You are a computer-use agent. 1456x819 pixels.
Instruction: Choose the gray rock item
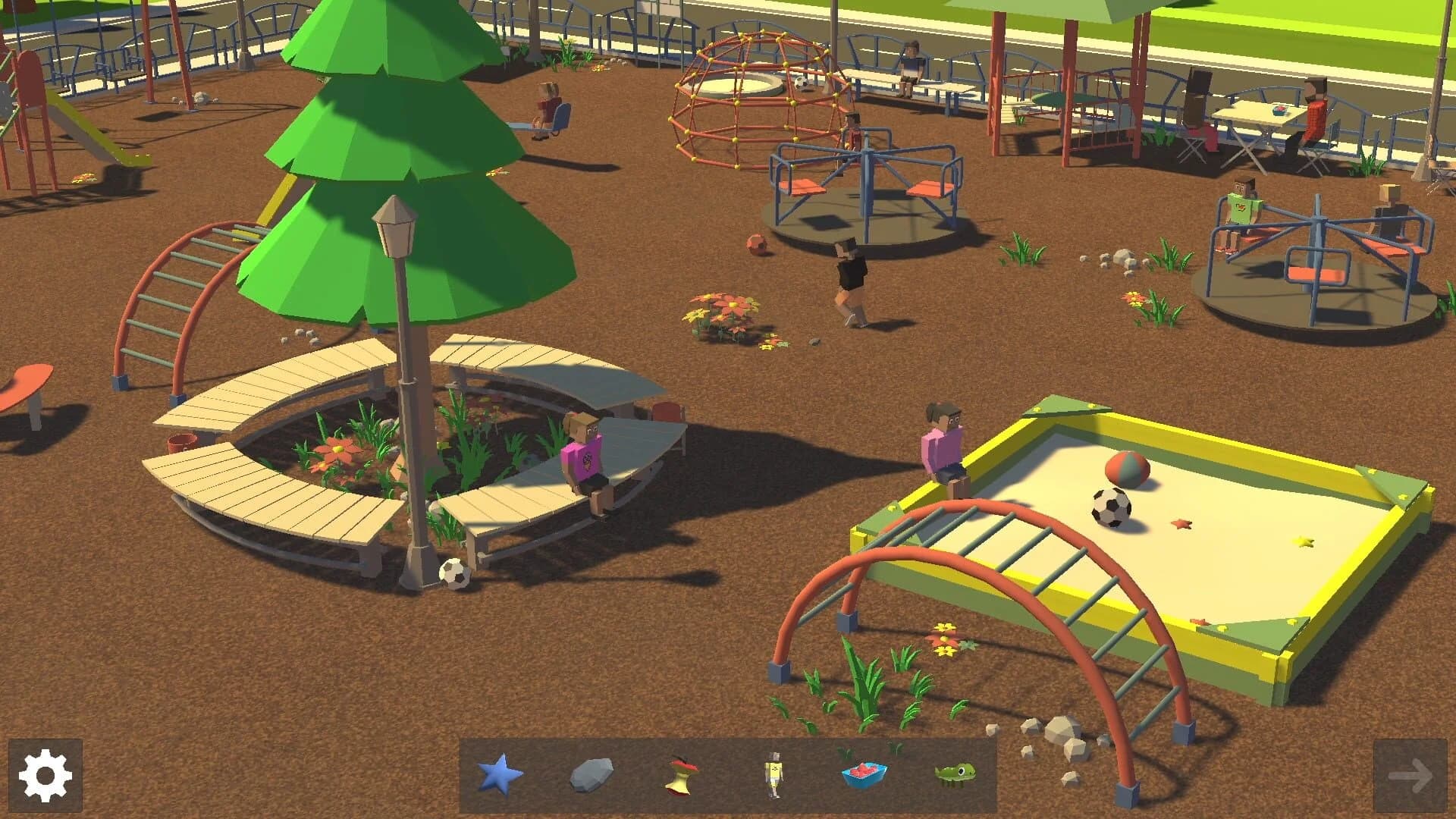click(x=591, y=775)
